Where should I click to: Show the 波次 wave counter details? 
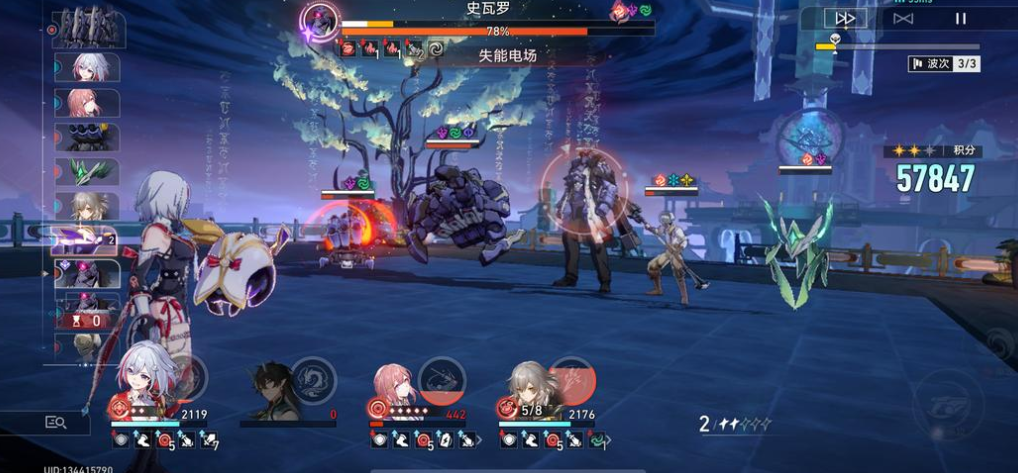943,63
